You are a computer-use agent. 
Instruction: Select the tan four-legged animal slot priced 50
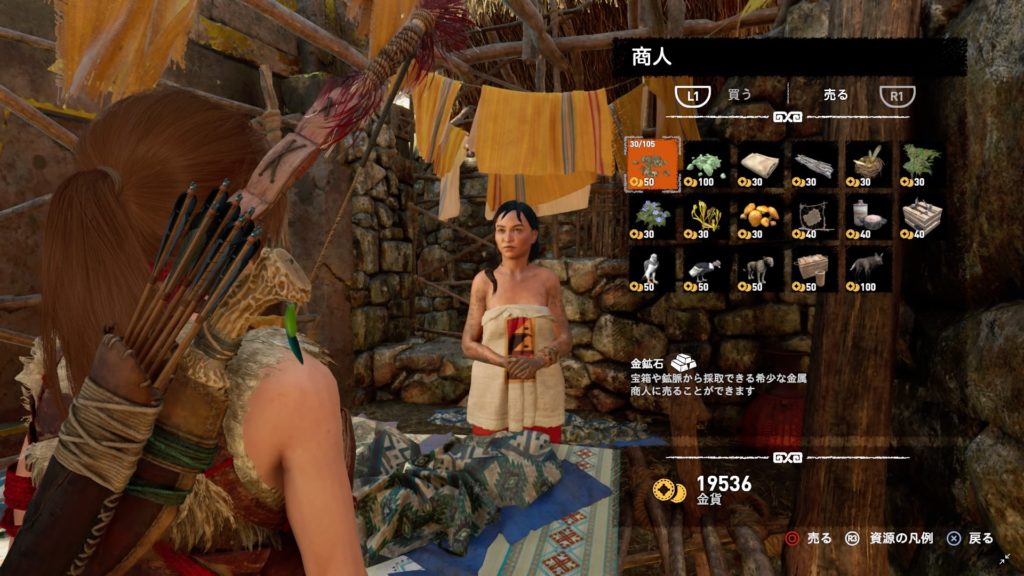[x=759, y=269]
